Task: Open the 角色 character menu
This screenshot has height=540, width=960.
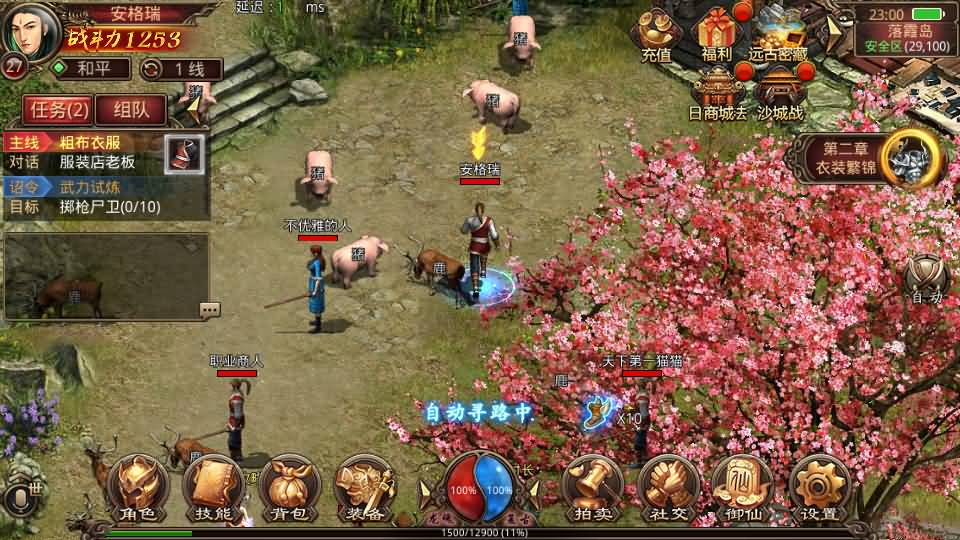Action: click(138, 489)
